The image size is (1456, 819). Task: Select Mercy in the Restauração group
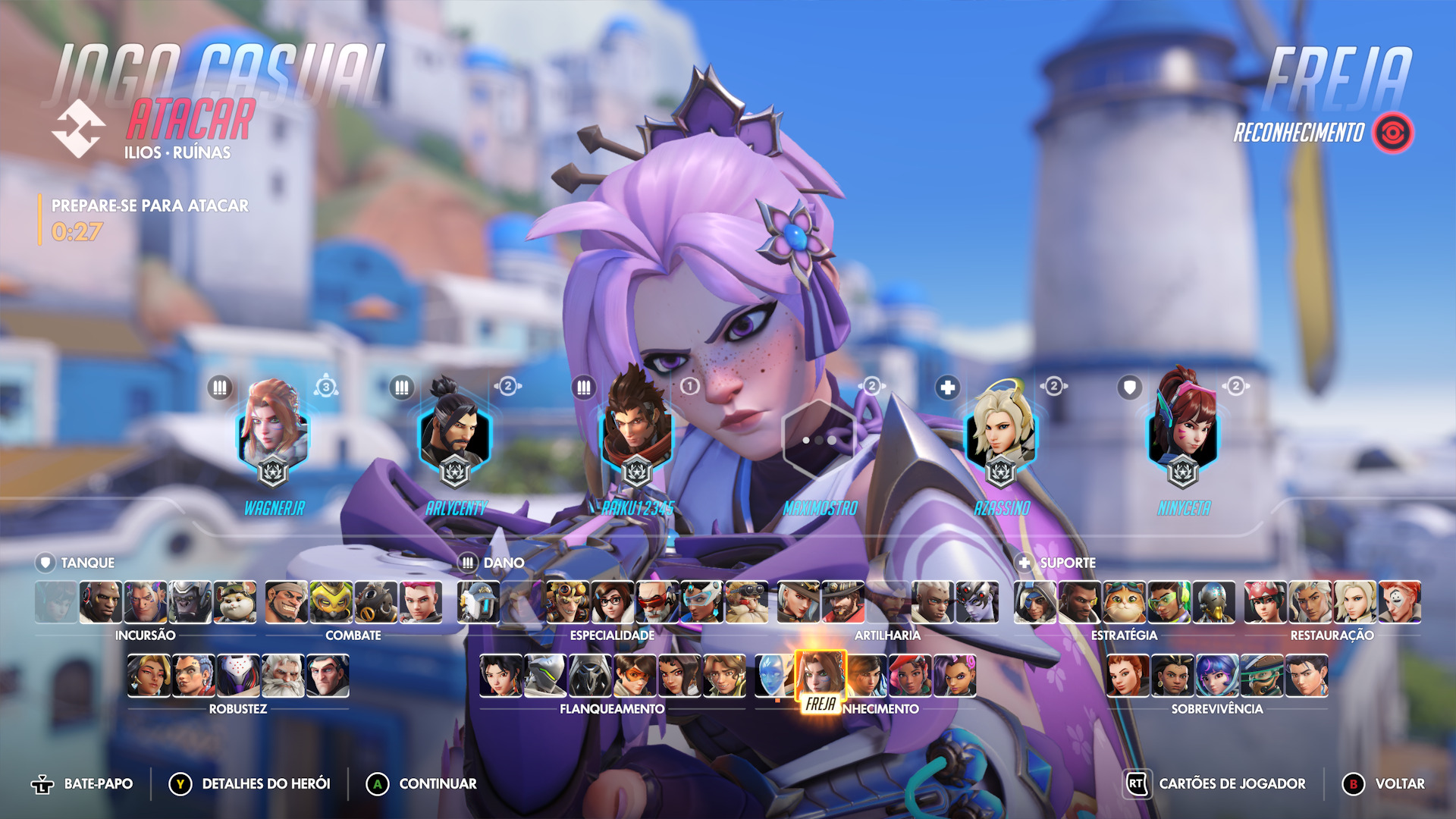(x=1355, y=603)
